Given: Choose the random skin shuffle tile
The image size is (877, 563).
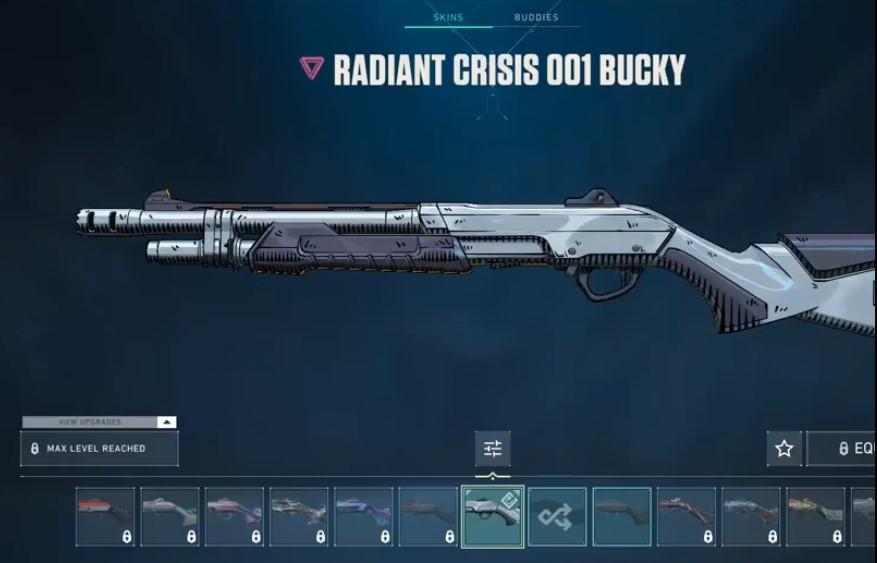Looking at the screenshot, I should point(557,516).
